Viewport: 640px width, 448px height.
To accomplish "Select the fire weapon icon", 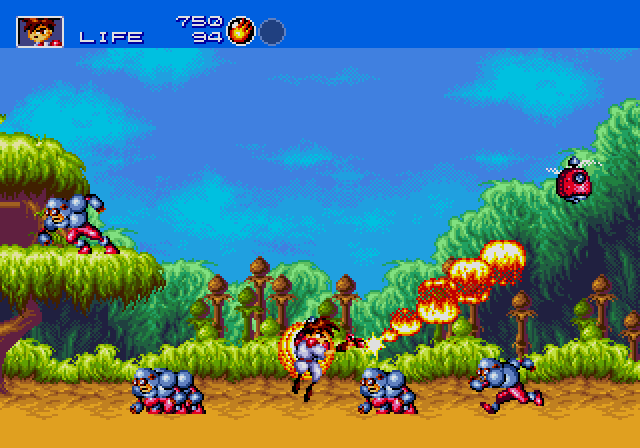I will [240, 31].
